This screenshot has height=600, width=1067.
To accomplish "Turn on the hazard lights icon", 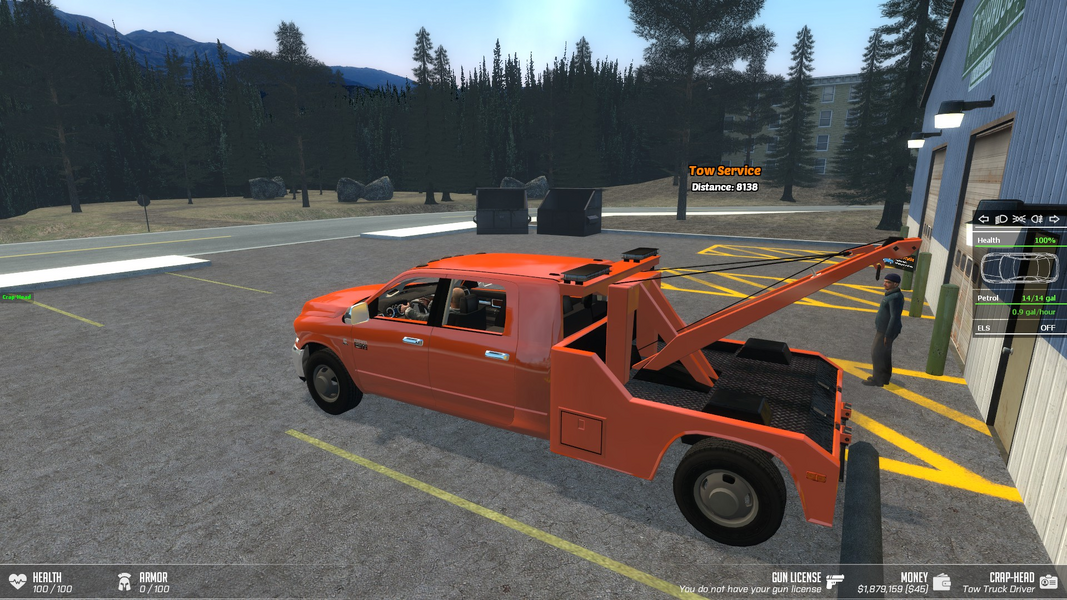I will (1019, 219).
